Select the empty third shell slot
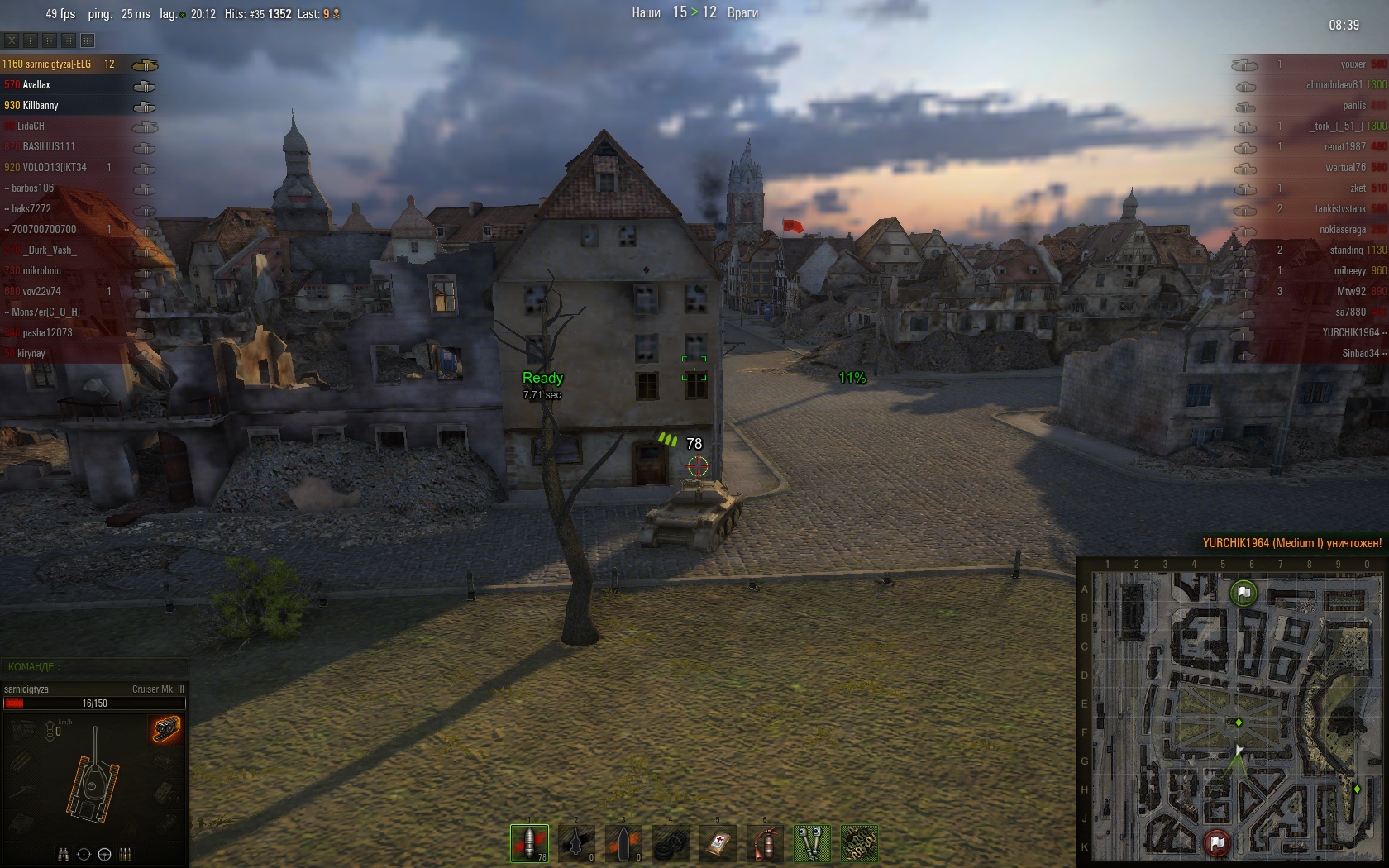 point(623,843)
